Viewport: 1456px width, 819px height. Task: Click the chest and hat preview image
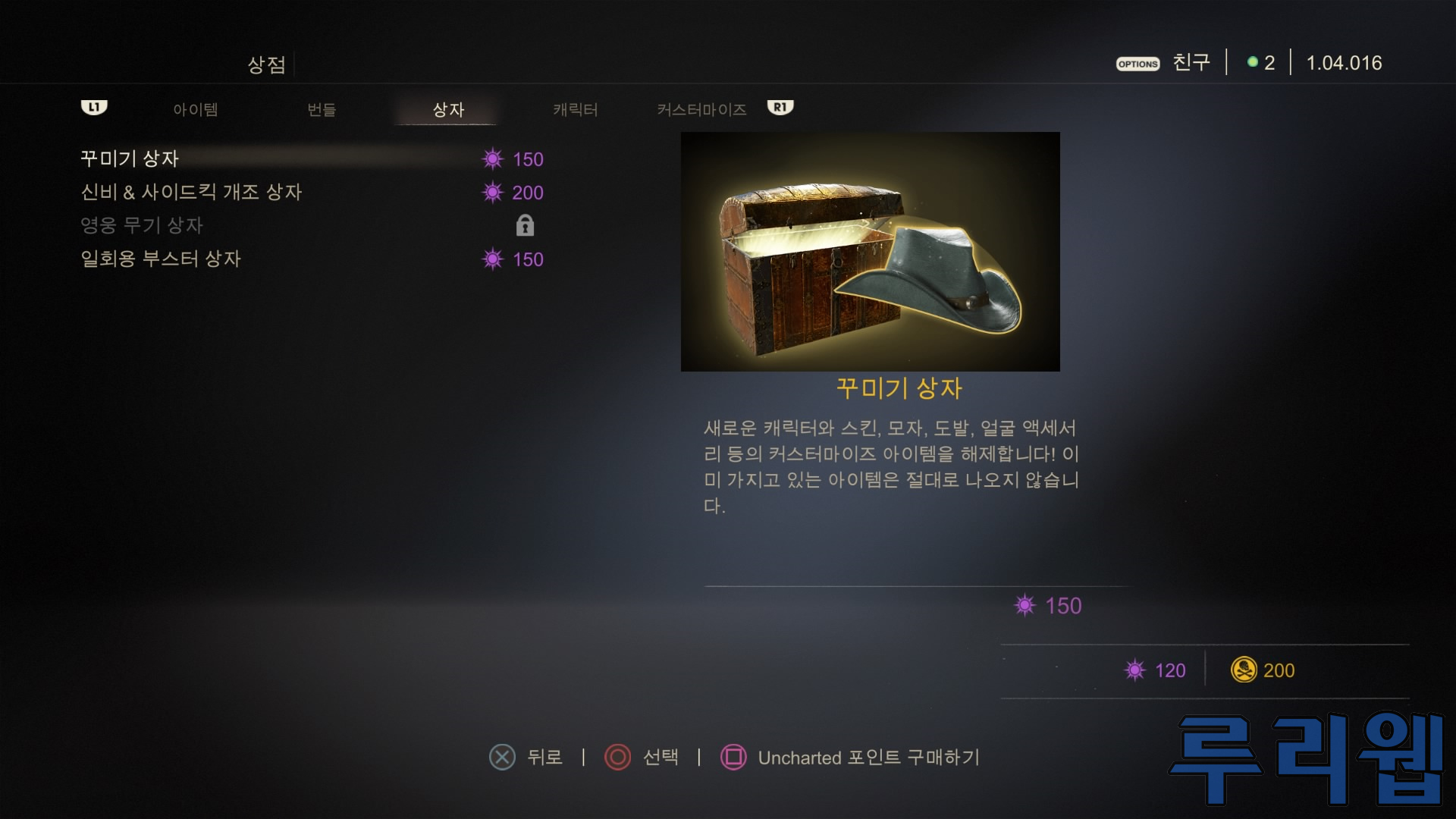870,252
